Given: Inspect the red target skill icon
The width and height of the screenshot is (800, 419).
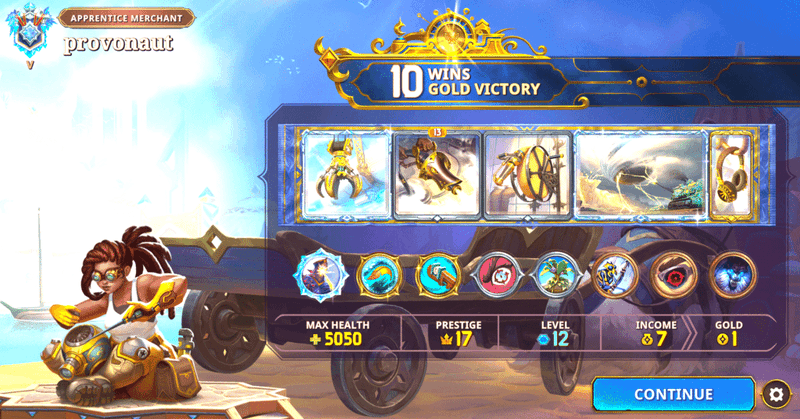Looking at the screenshot, I should (497, 274).
